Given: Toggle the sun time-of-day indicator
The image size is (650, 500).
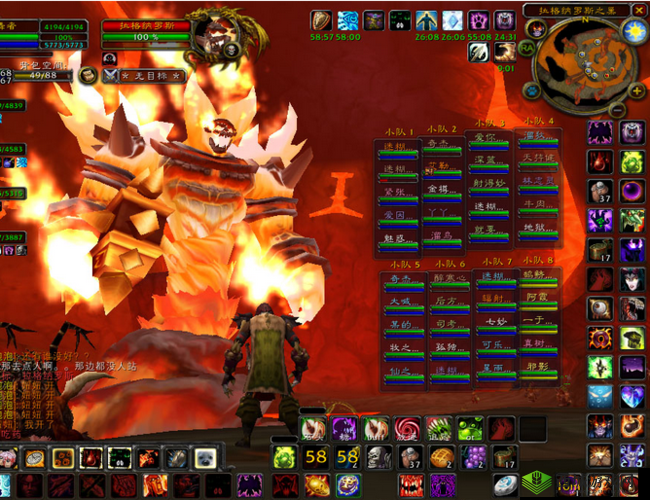Looking at the screenshot, I should point(635,31).
